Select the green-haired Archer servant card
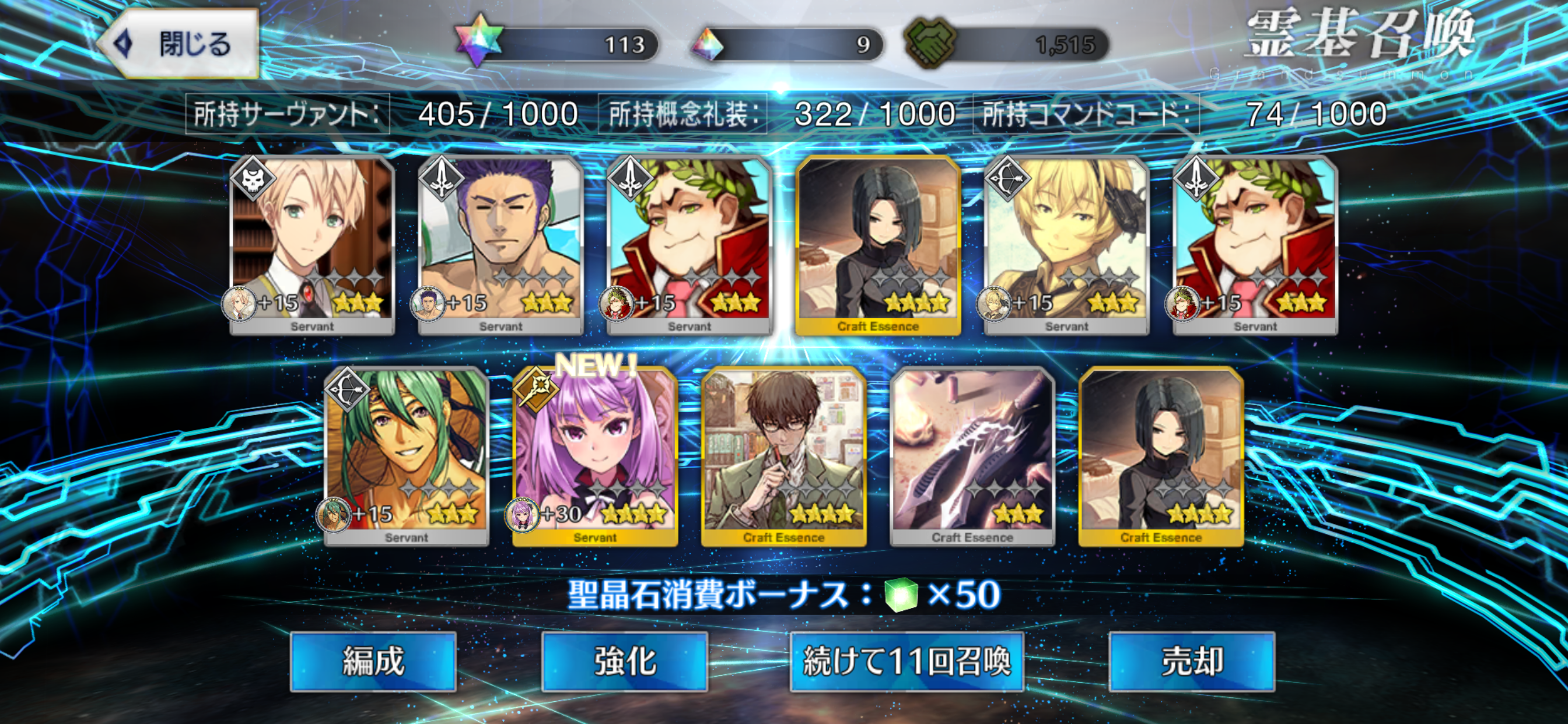1568x724 pixels. click(x=407, y=456)
